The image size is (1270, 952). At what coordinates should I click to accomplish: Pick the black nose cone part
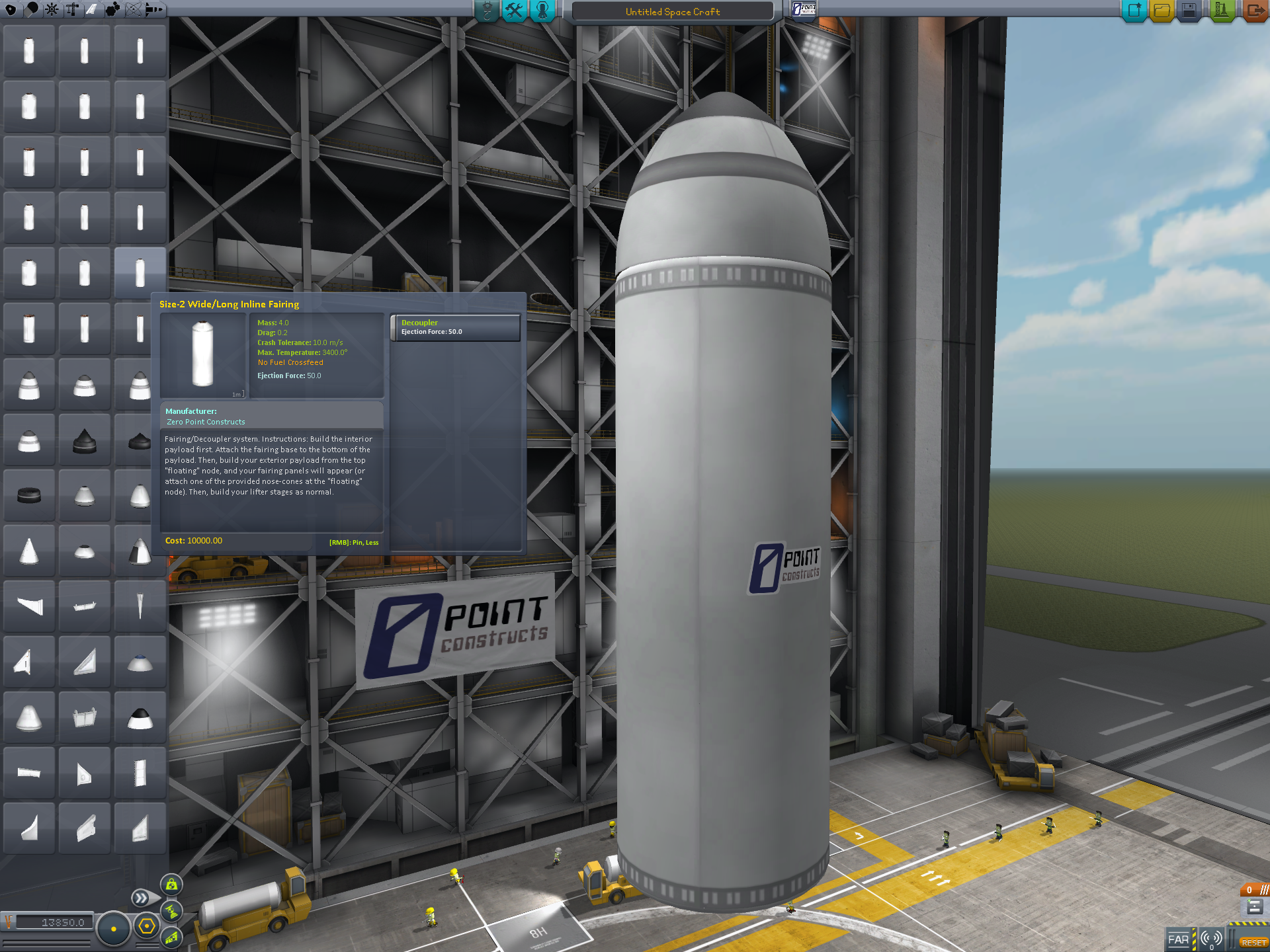85,440
